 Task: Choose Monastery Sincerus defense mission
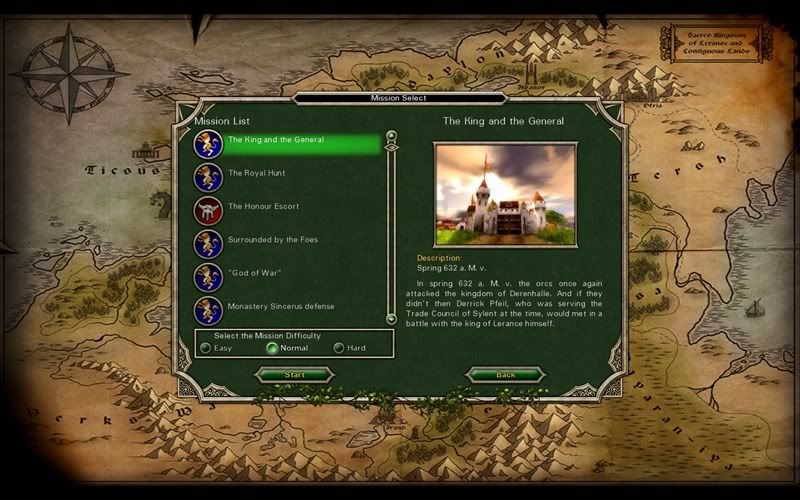[x=280, y=305]
